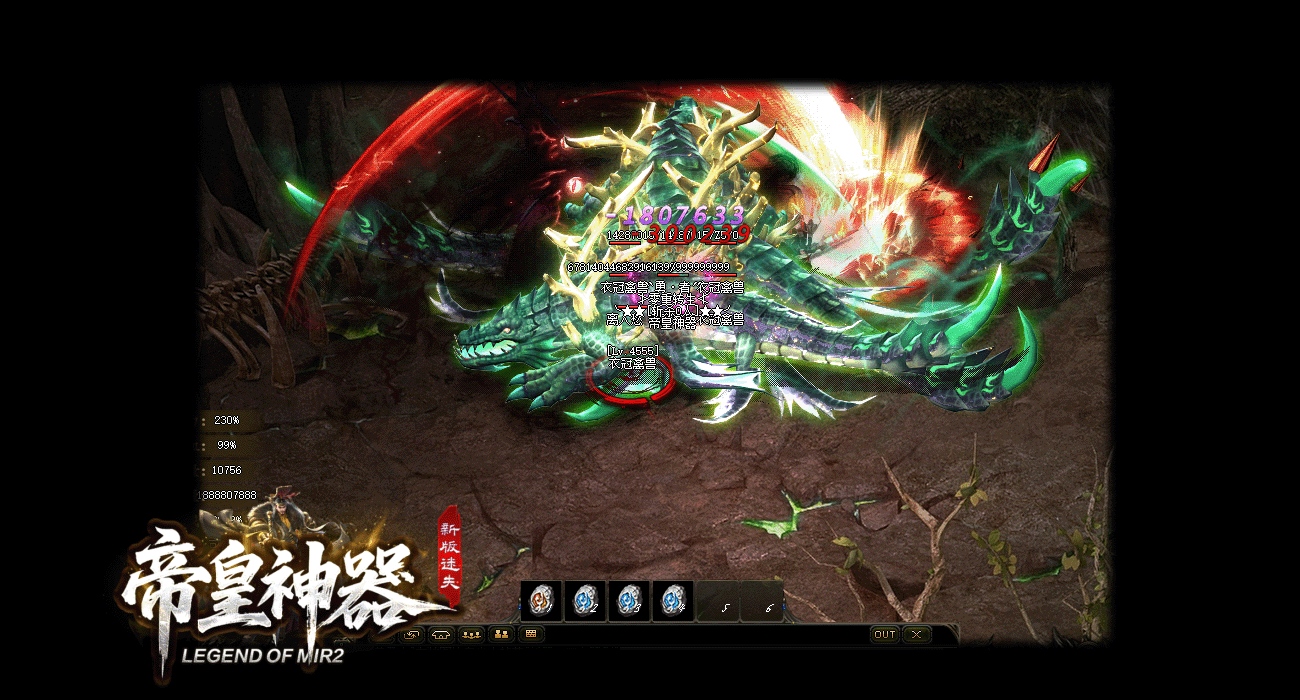Activate the blue stone in hotbar slot 4
Screen dimensions: 1300x700
click(x=673, y=601)
